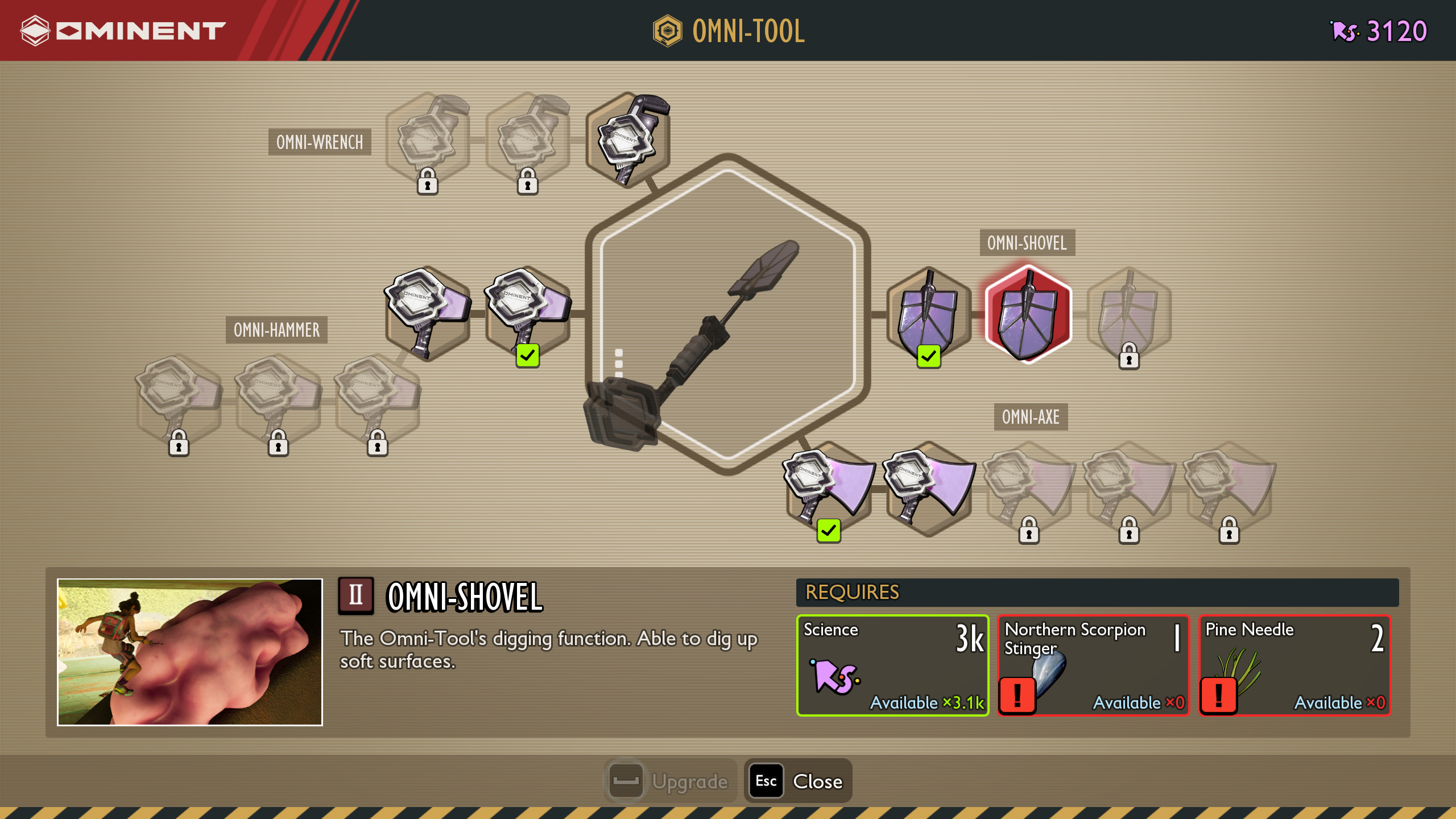Click the green checkmark on Omni-Shovel tier I
The width and height of the screenshot is (1456, 819).
click(928, 357)
